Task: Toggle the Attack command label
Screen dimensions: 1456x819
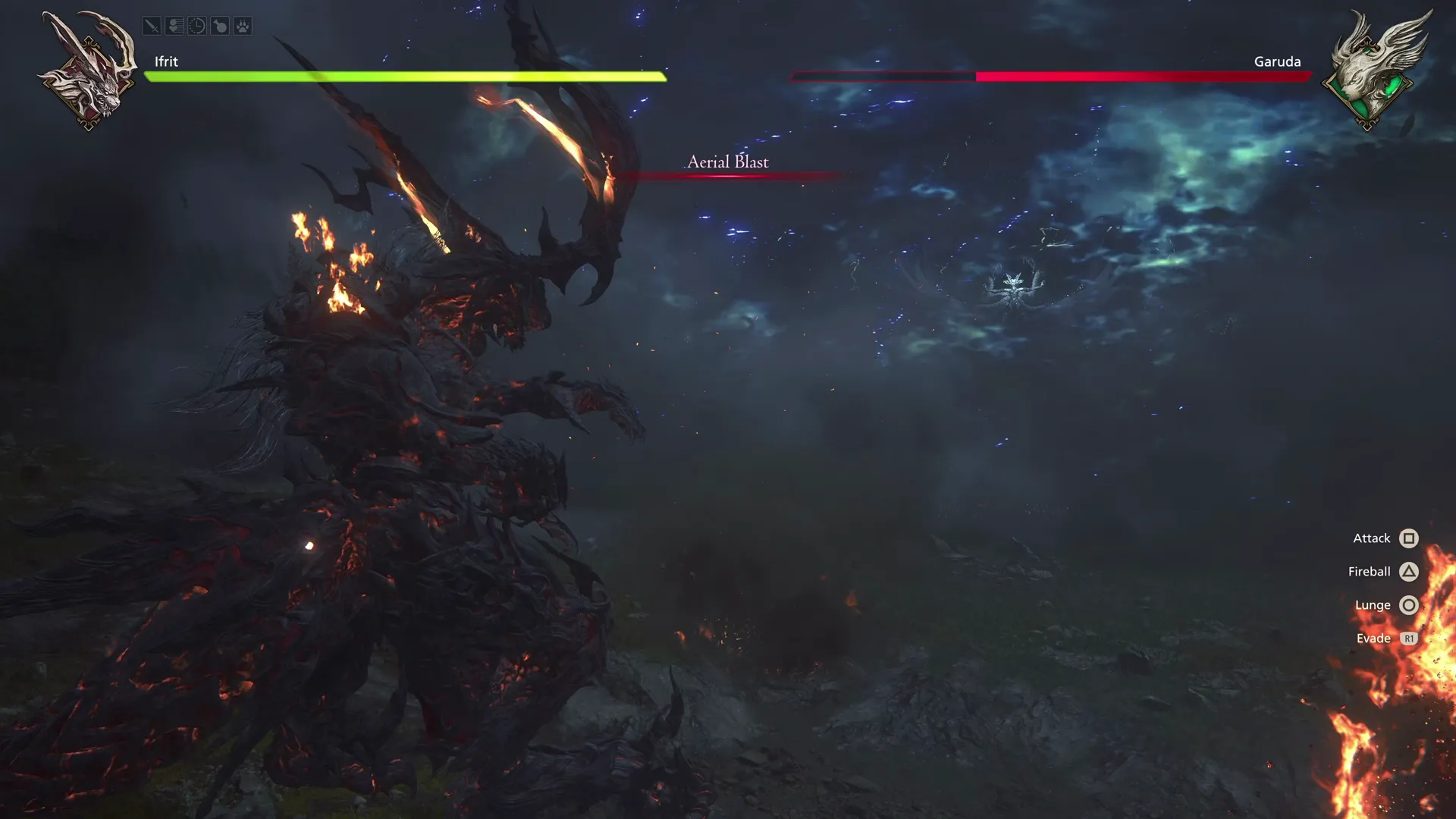Action: (1371, 538)
